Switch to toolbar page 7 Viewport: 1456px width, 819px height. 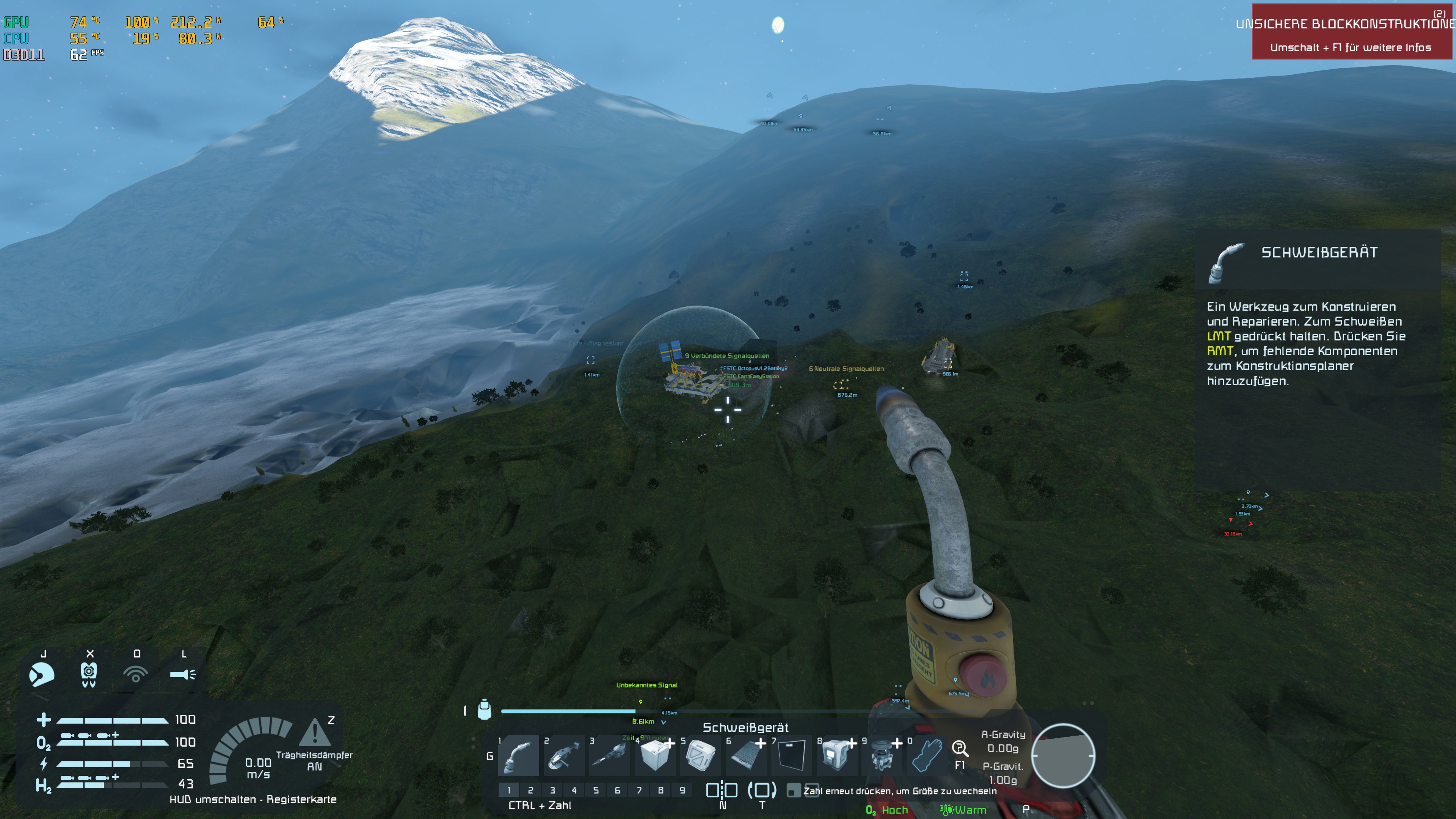coord(639,790)
